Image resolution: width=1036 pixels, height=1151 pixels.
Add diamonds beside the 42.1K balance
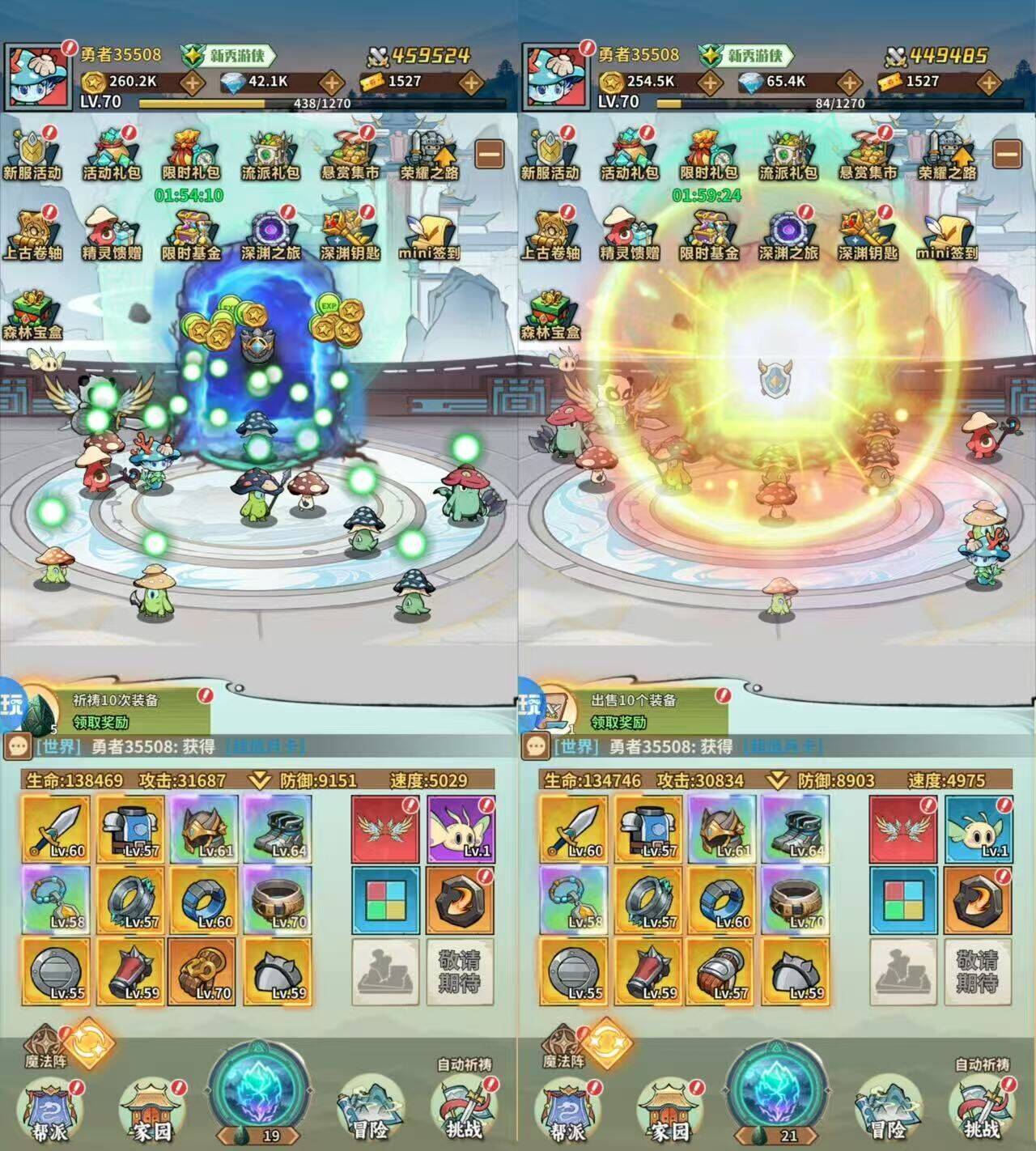pos(332,82)
